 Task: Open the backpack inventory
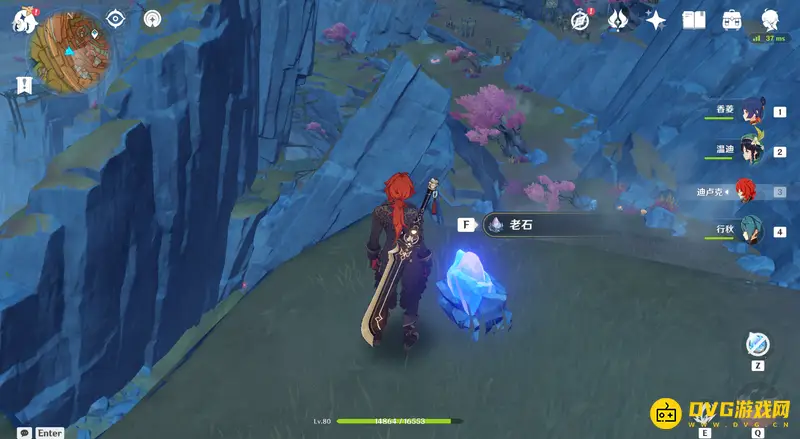click(x=732, y=20)
